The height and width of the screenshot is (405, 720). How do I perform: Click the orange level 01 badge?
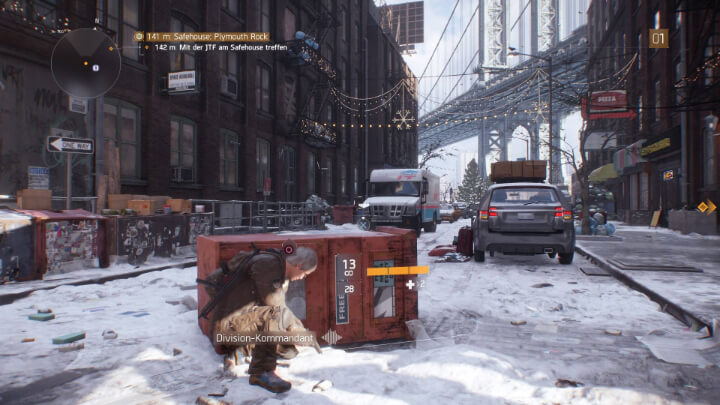(658, 38)
